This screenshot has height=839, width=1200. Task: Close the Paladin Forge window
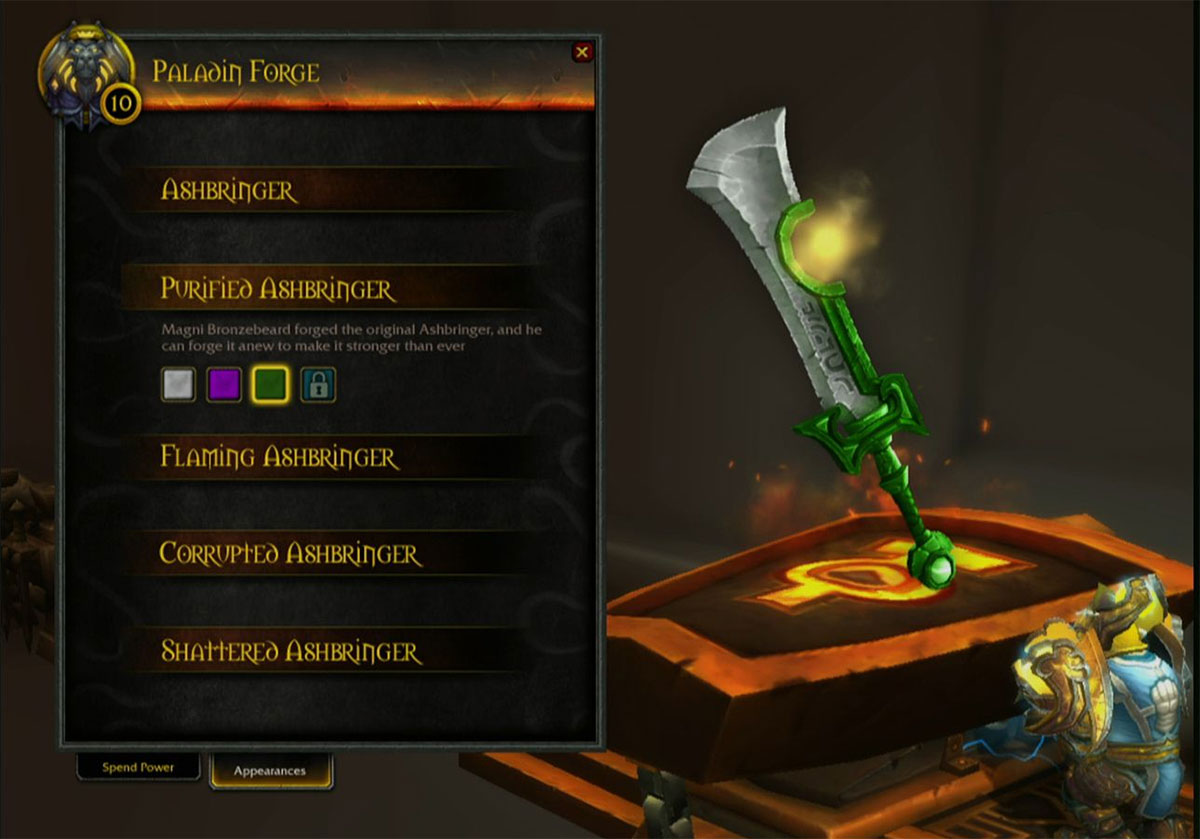click(x=582, y=52)
